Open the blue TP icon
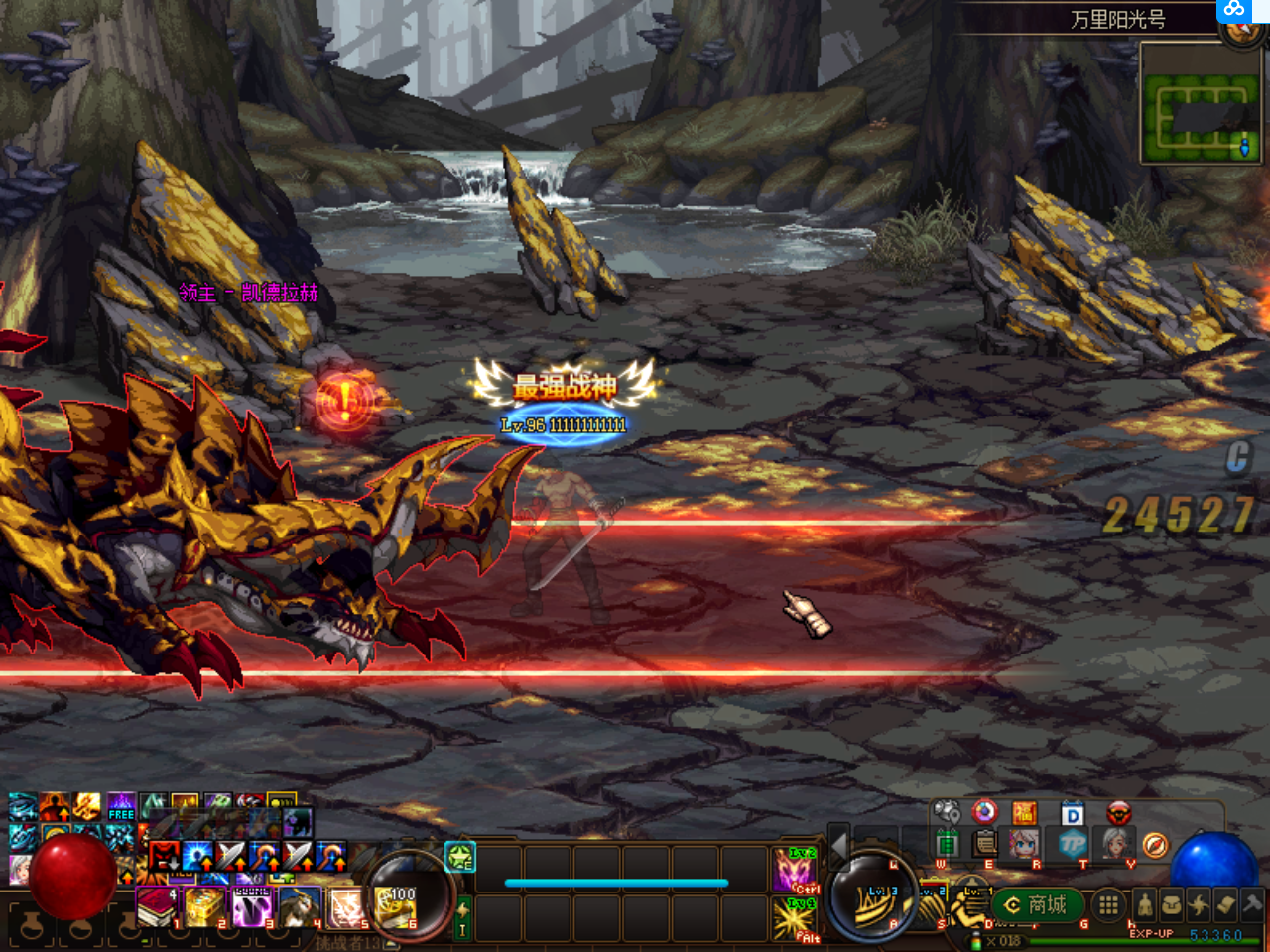The height and width of the screenshot is (952, 1270). click(x=1073, y=844)
